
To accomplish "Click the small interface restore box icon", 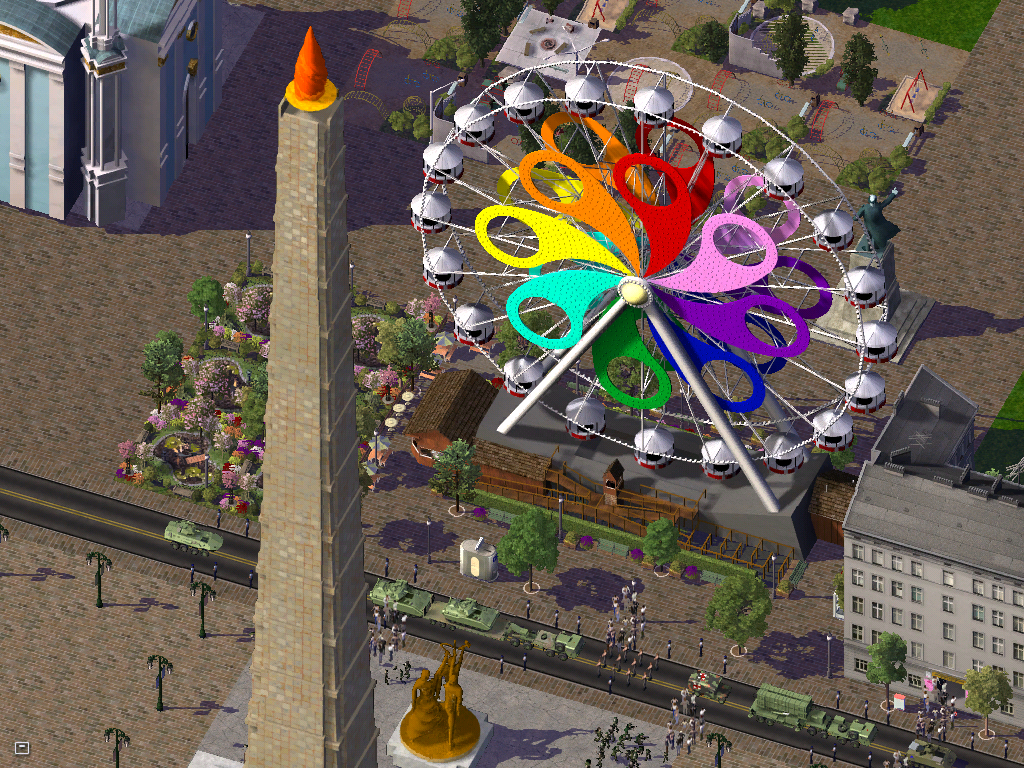I will [x=22, y=747].
